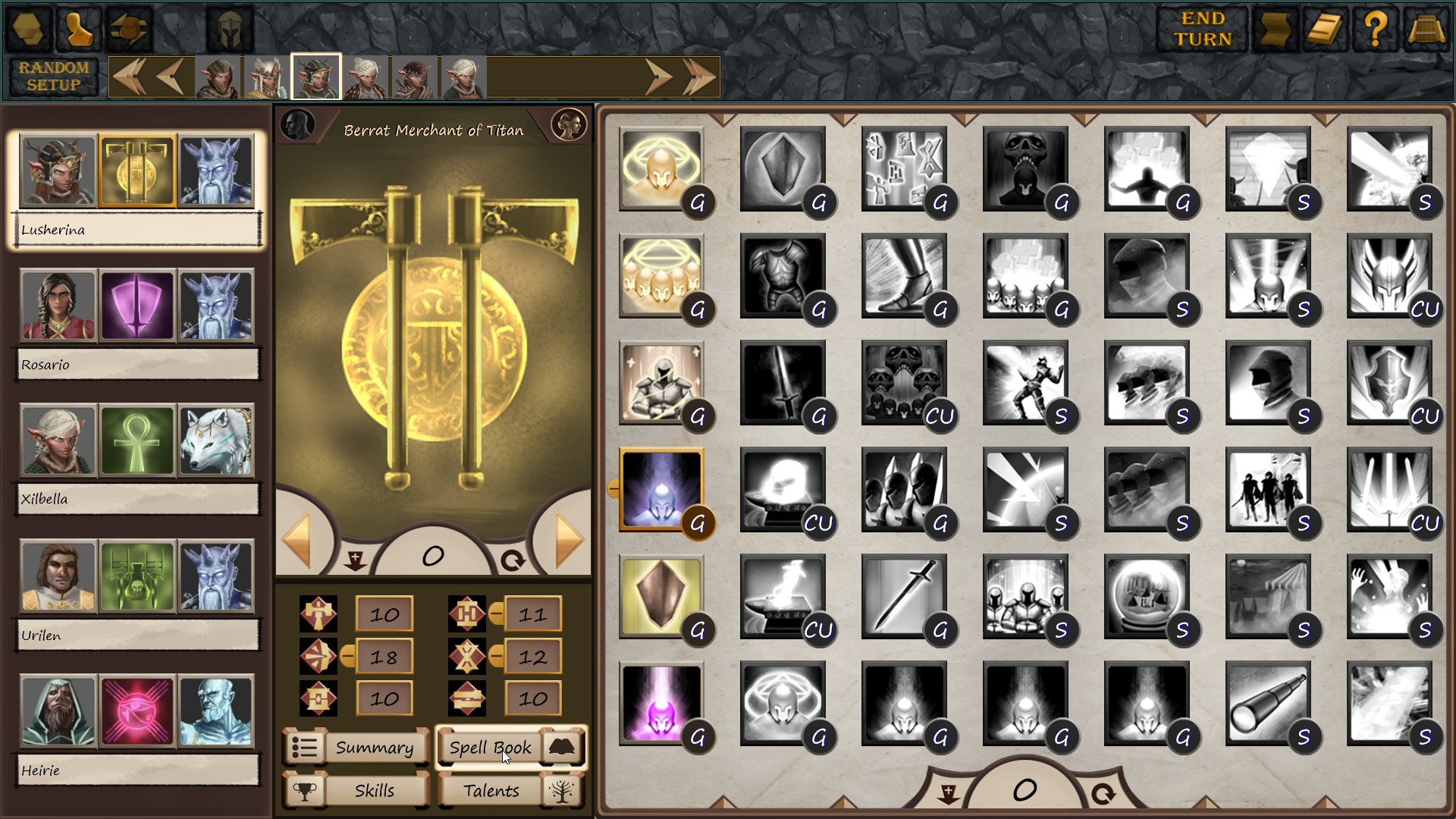This screenshot has height=819, width=1456.
Task: Click the Random Setup button
Action: click(x=54, y=77)
